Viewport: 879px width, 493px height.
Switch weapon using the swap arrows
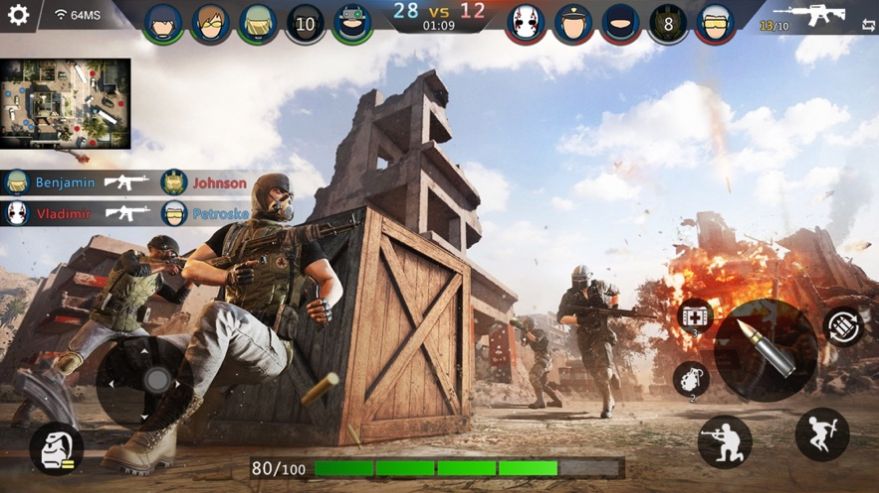coord(868,26)
